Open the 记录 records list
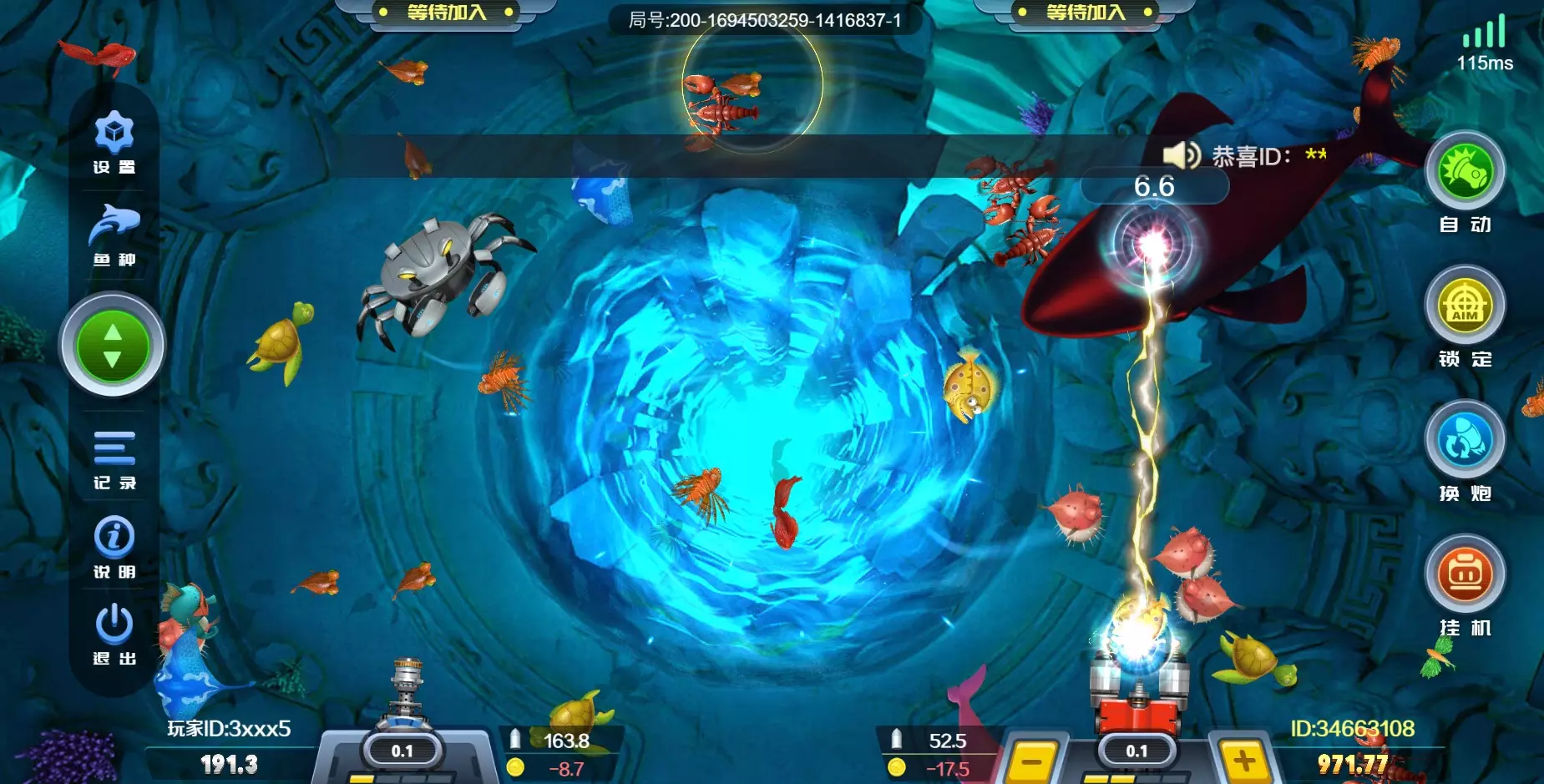Screen dimensions: 1544x784 (114, 457)
